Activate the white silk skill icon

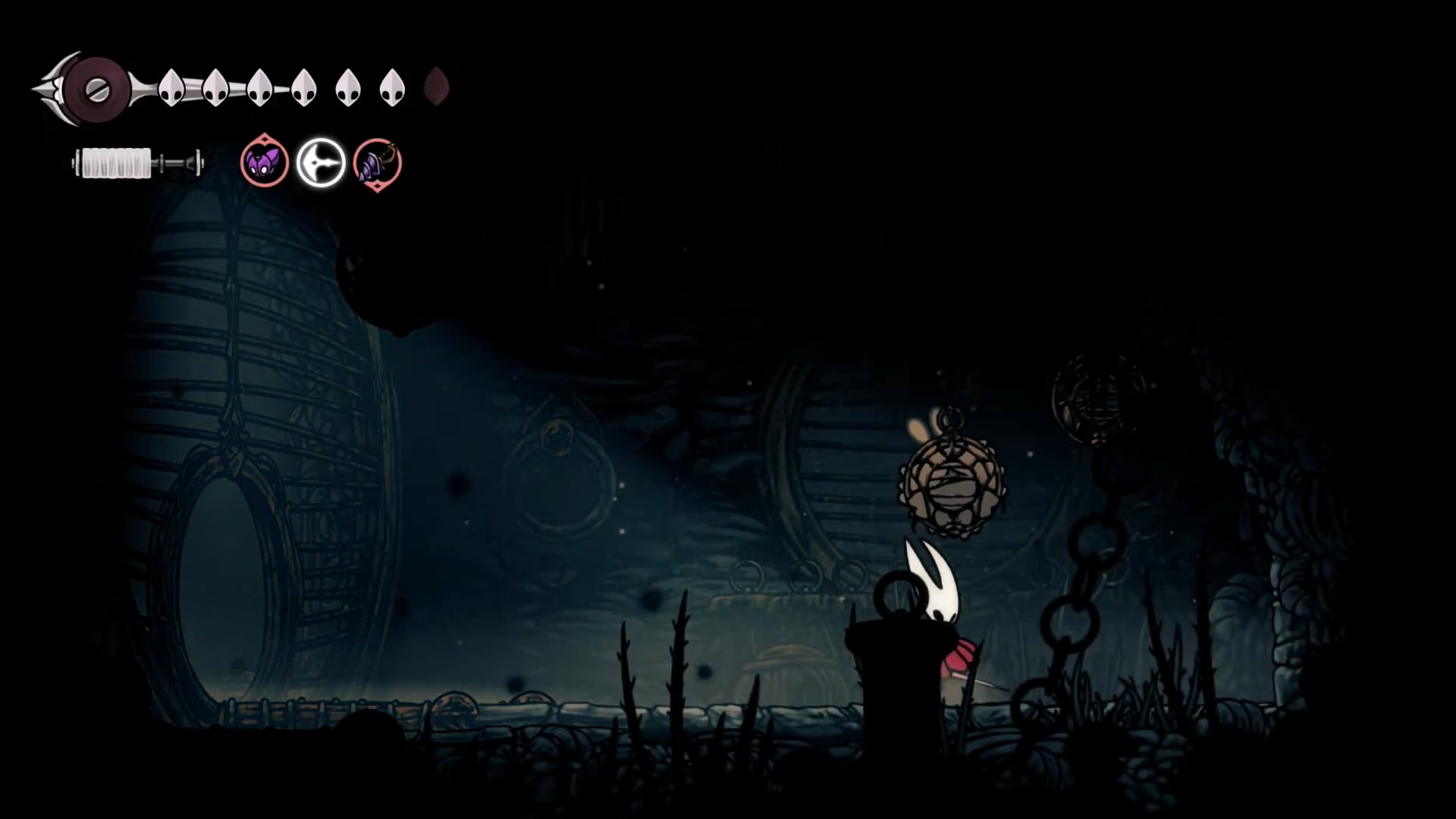(x=321, y=162)
